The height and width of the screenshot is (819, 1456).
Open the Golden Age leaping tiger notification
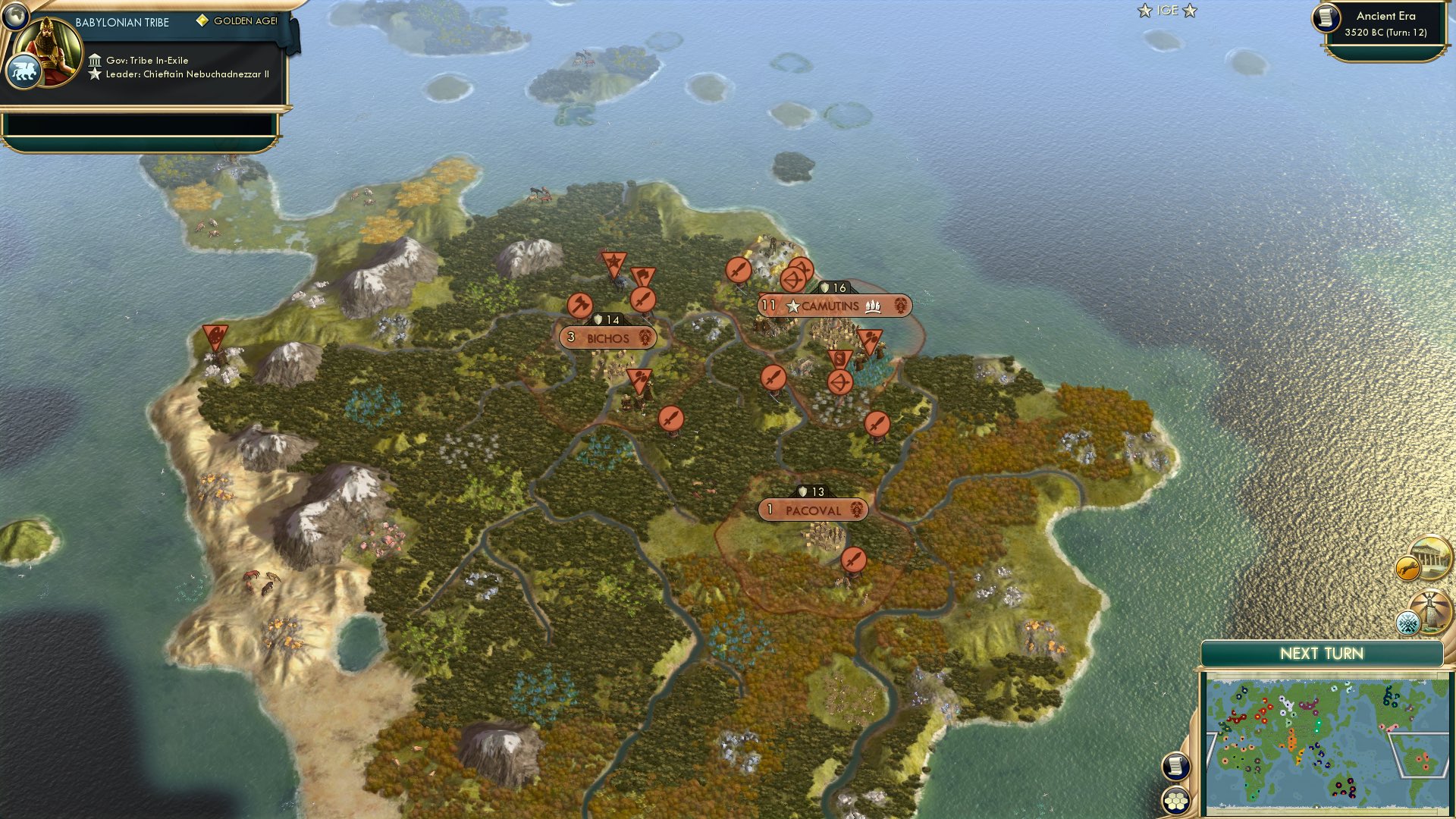[1407, 567]
